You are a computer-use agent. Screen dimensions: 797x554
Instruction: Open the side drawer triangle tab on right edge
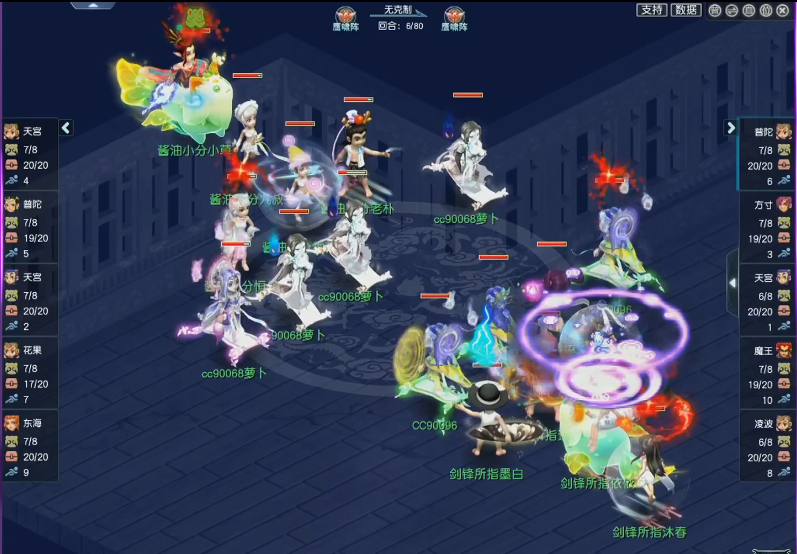point(732,283)
